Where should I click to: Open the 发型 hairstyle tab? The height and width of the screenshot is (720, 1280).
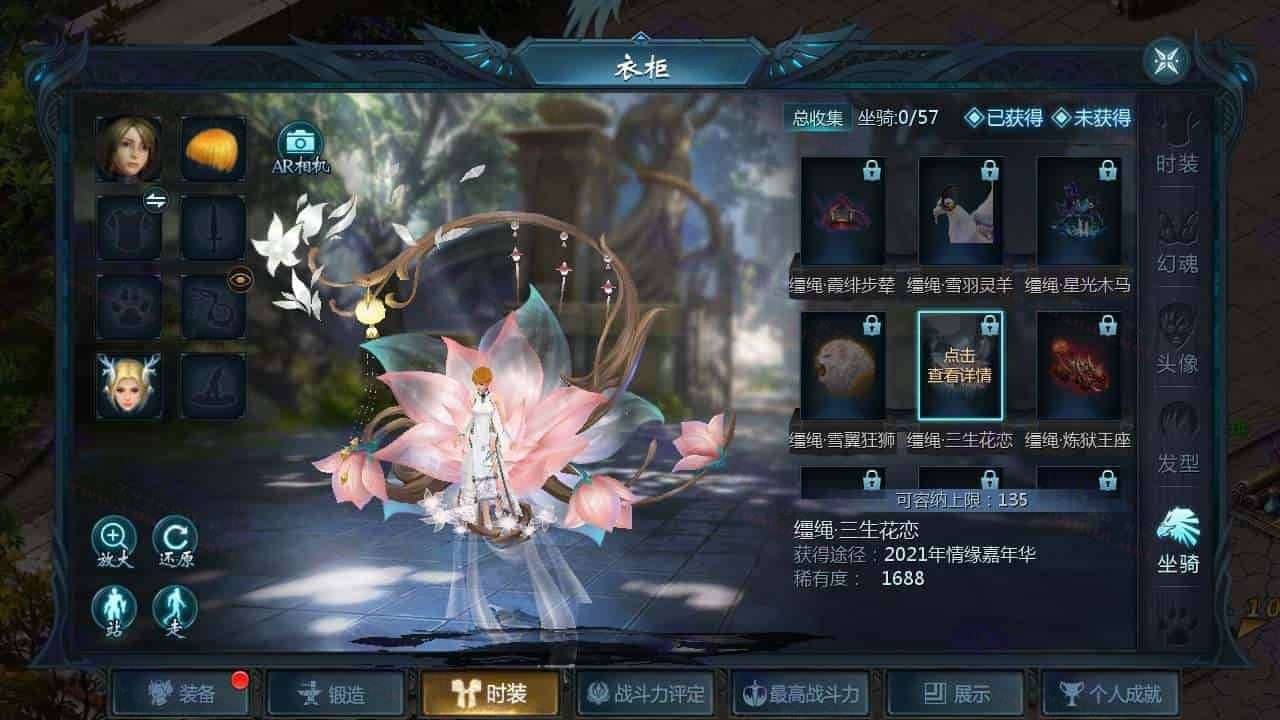pos(1177,443)
